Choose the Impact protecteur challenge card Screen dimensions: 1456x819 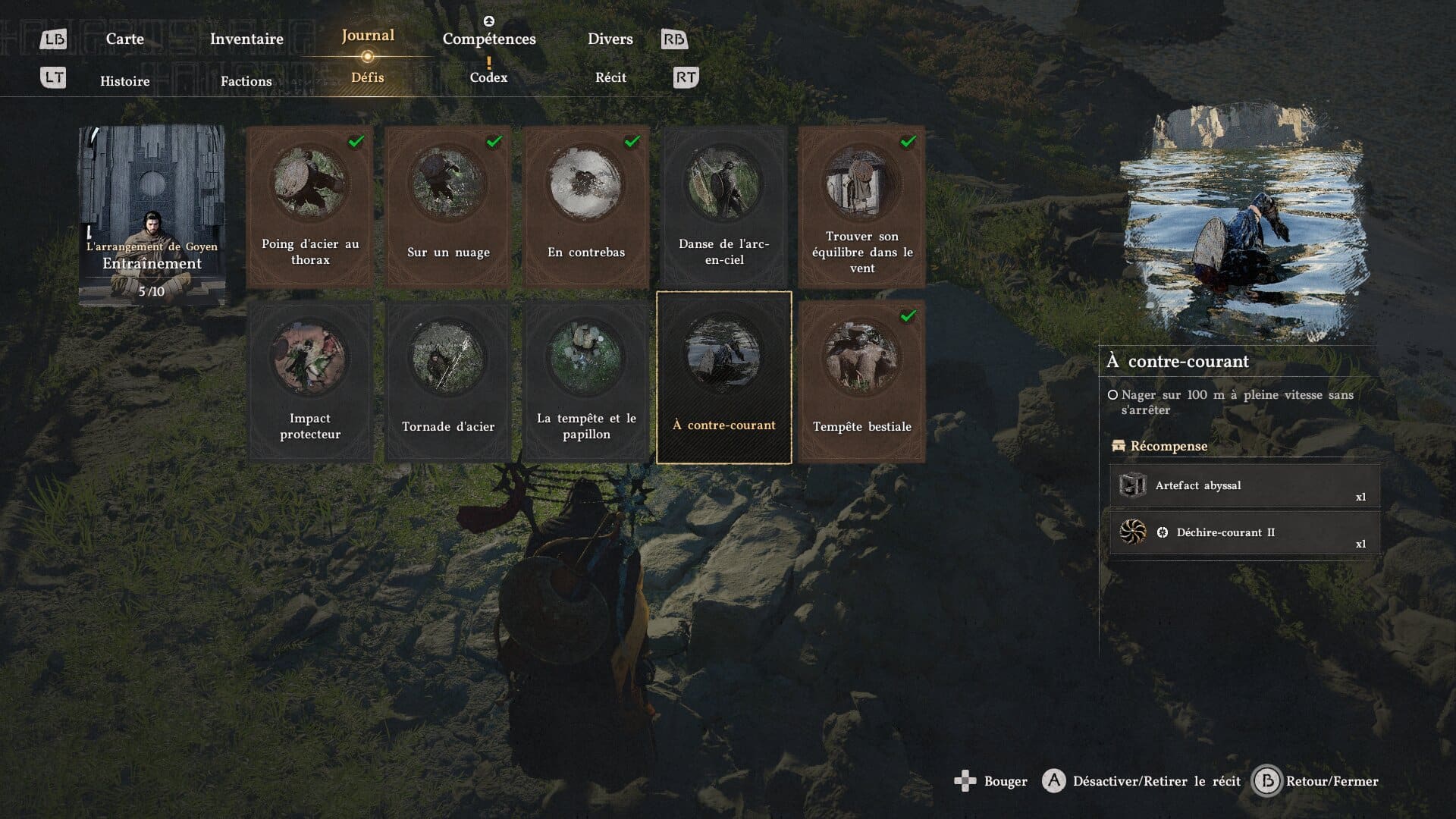click(x=309, y=381)
